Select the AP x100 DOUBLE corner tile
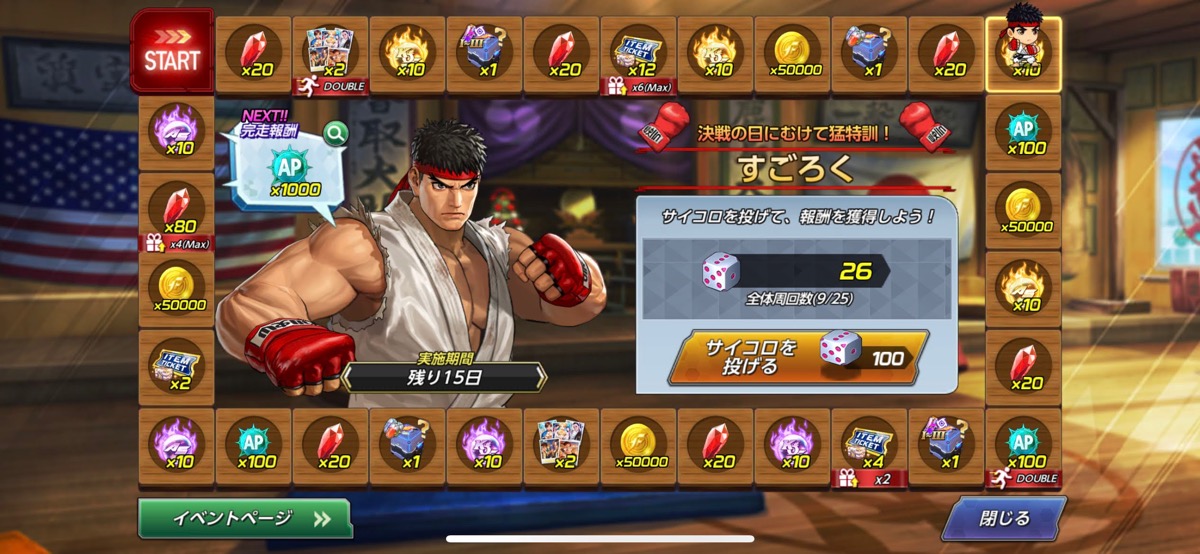Viewport: 1200px width, 554px height. click(x=1023, y=446)
